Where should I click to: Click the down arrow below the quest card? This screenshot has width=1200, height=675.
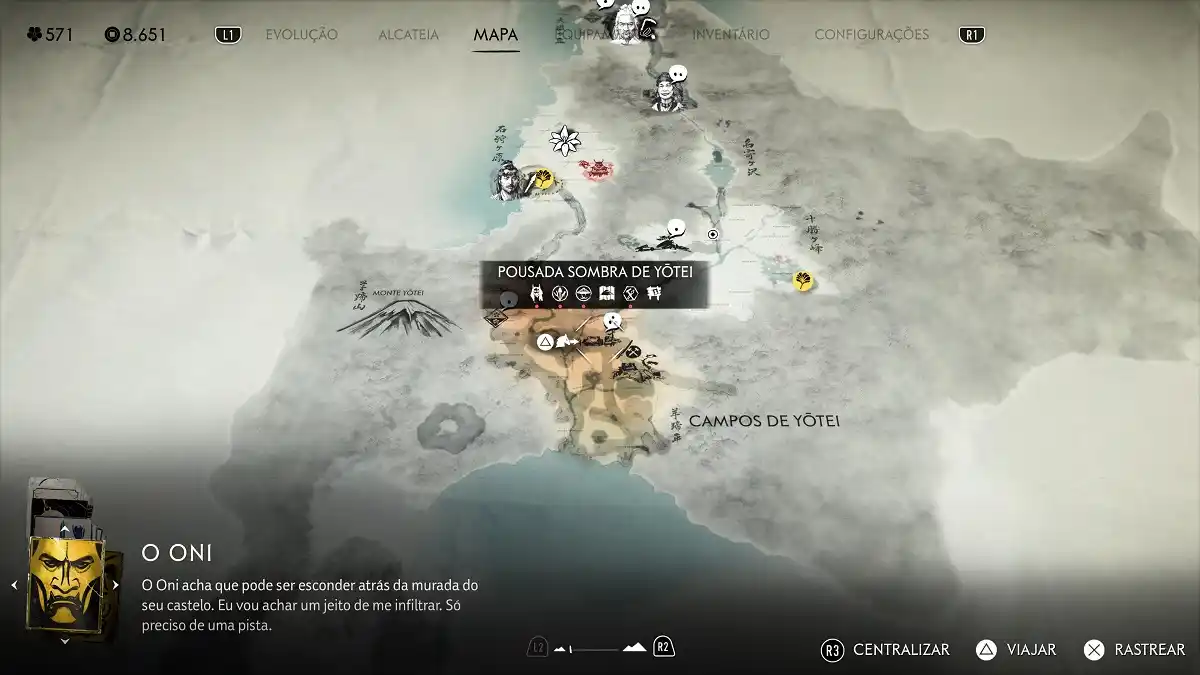click(65, 641)
